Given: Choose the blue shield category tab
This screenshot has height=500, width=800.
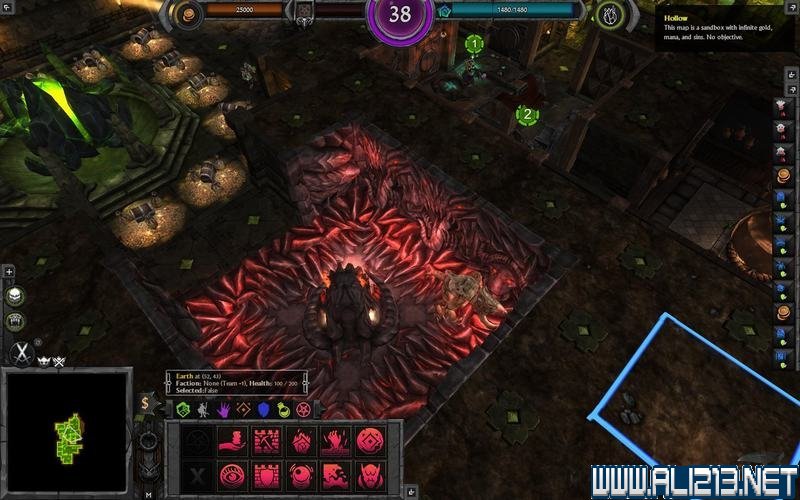Looking at the screenshot, I should 264,410.
